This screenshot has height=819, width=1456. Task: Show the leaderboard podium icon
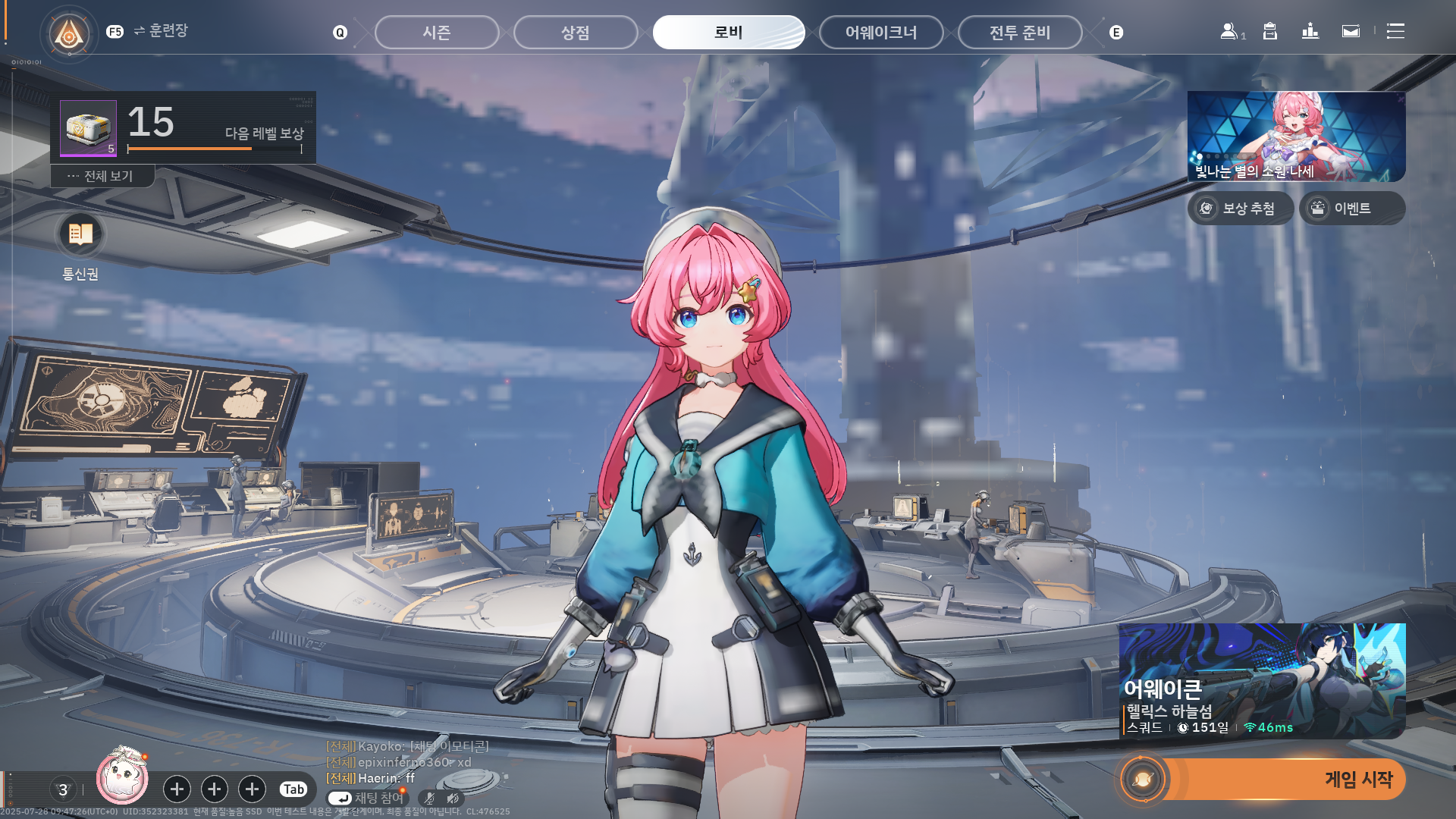point(1310,31)
